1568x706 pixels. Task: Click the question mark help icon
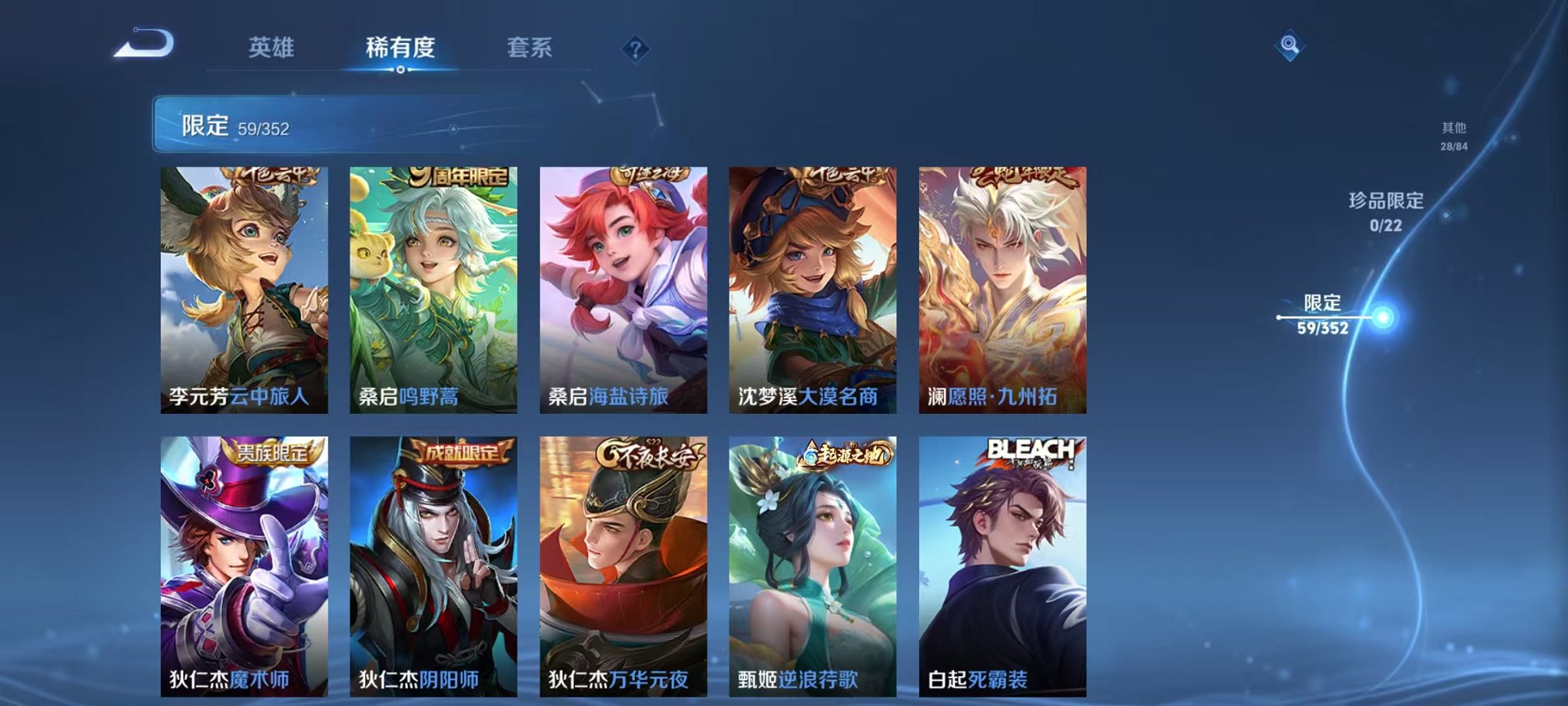click(x=633, y=50)
